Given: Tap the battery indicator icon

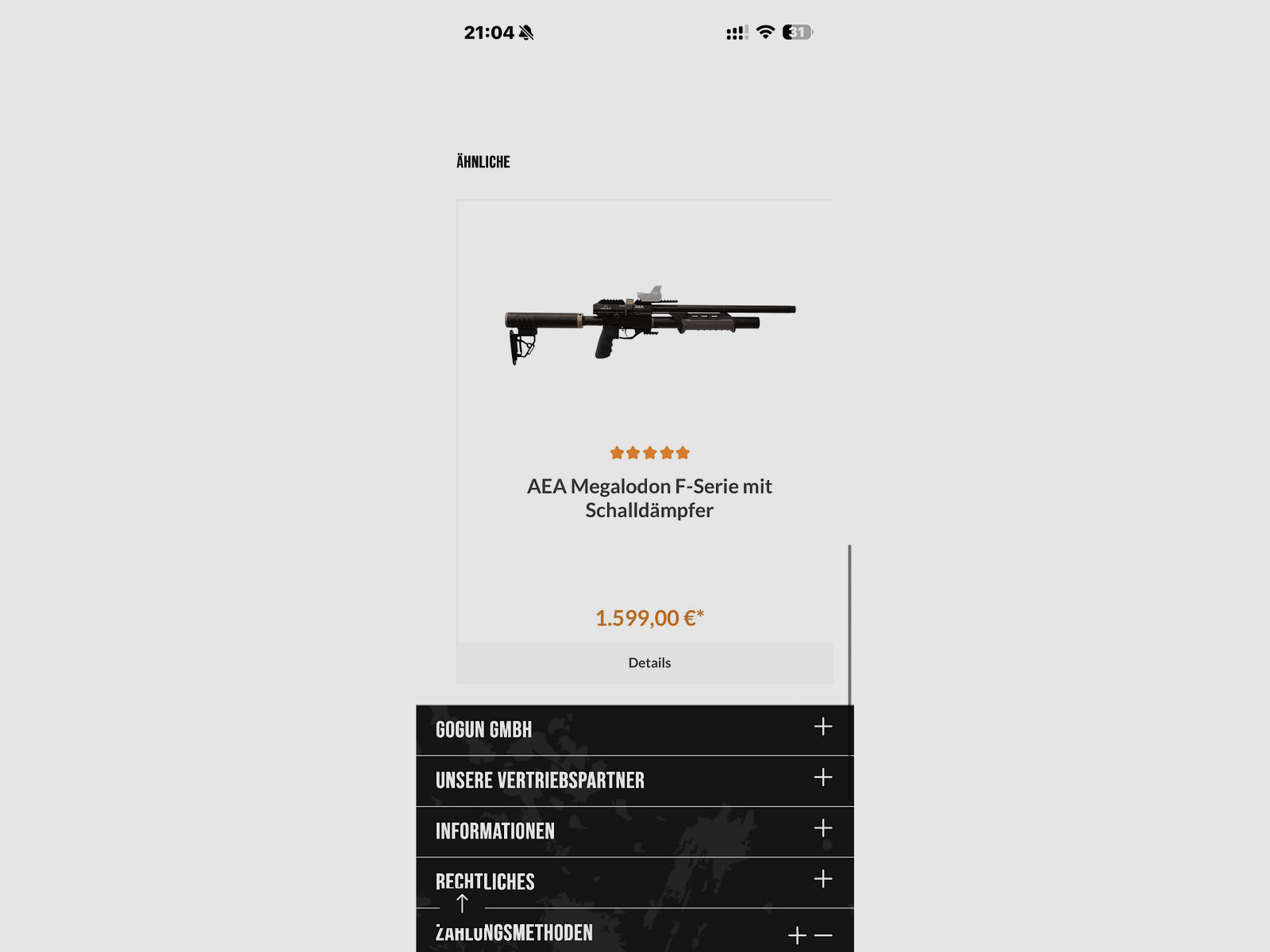Looking at the screenshot, I should click(x=796, y=33).
